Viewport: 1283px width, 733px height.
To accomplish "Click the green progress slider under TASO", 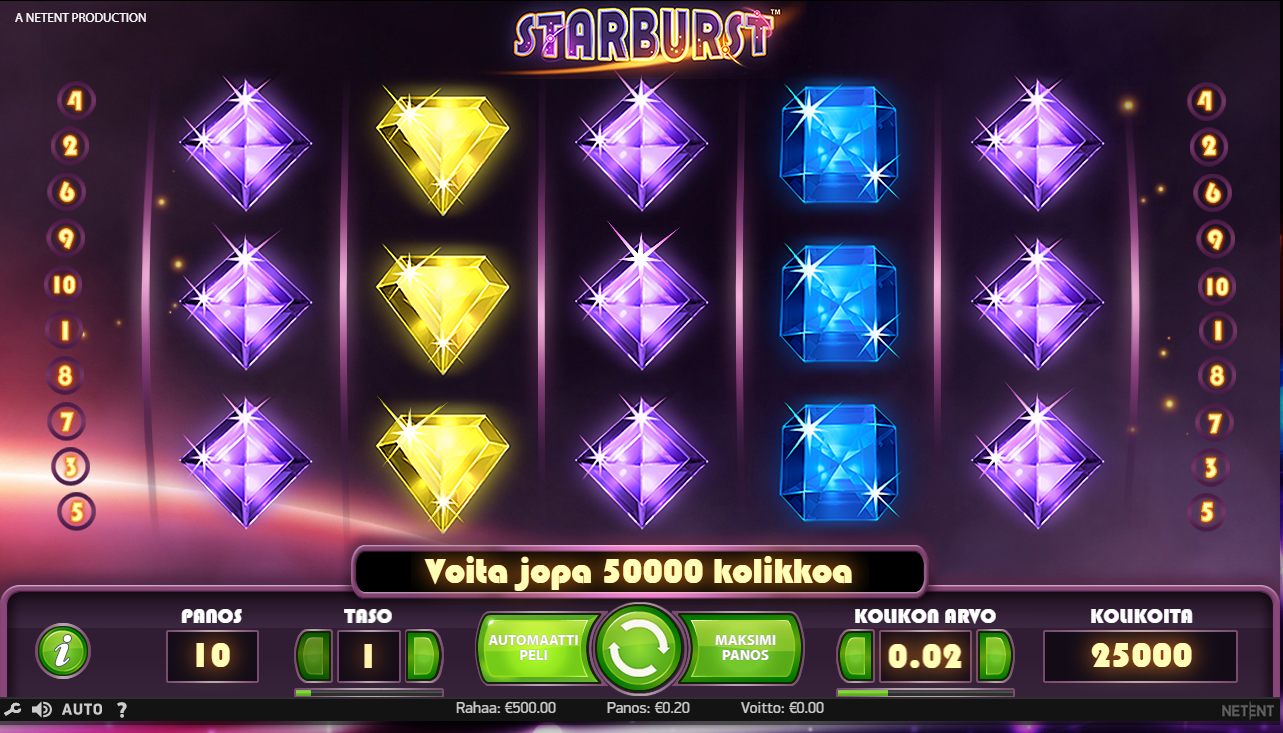I will pos(368,692).
